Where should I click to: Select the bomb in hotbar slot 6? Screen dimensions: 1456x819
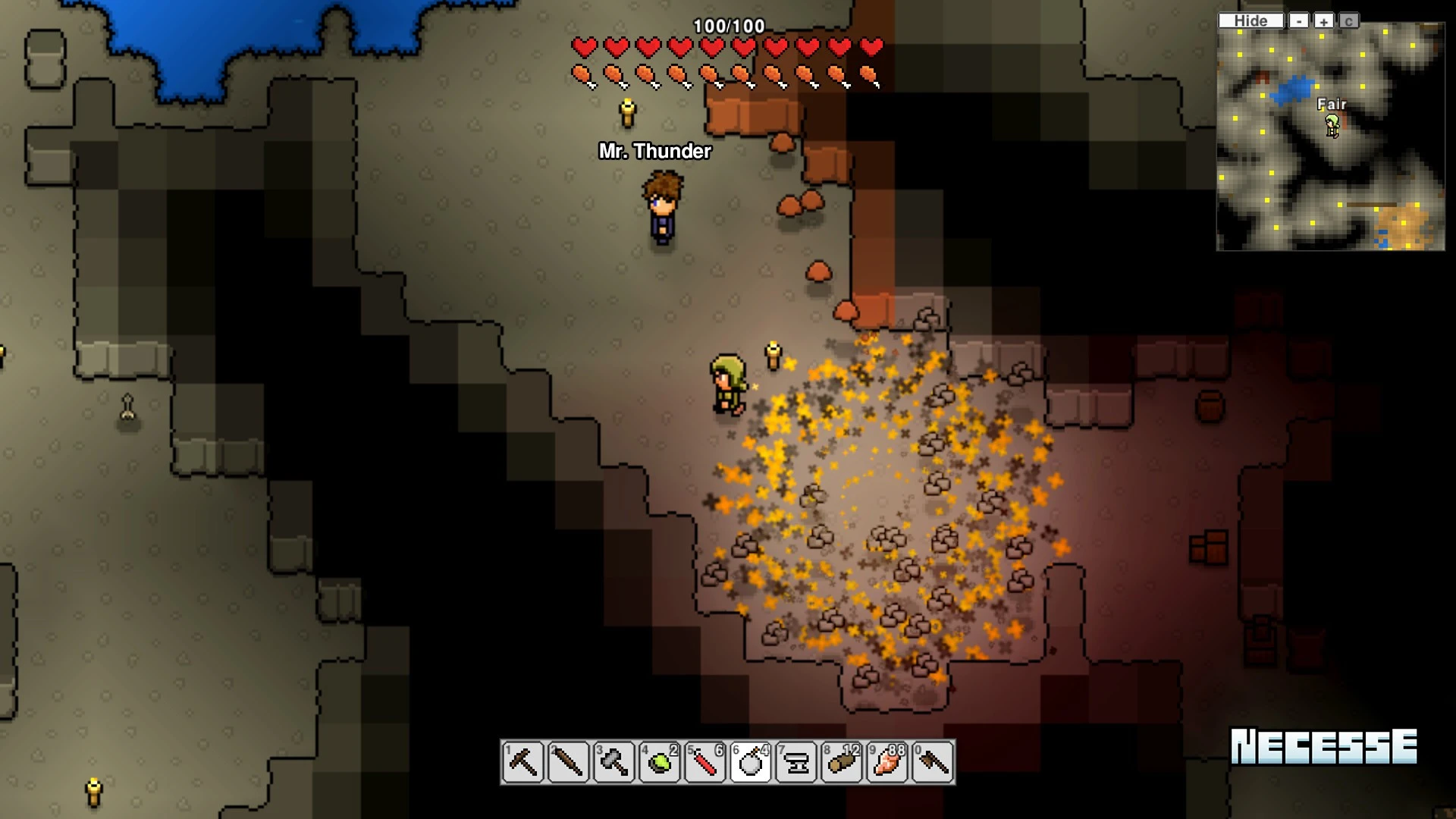(750, 762)
